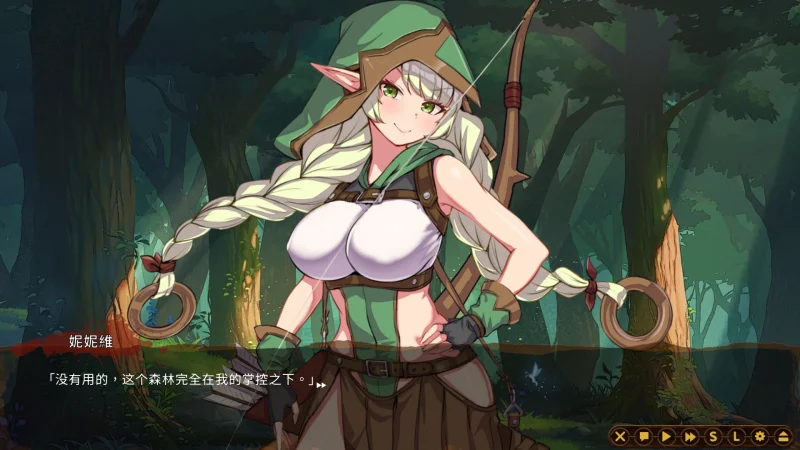Open the load menu with the L button
Screen dimensions: 800x450
tap(736, 436)
